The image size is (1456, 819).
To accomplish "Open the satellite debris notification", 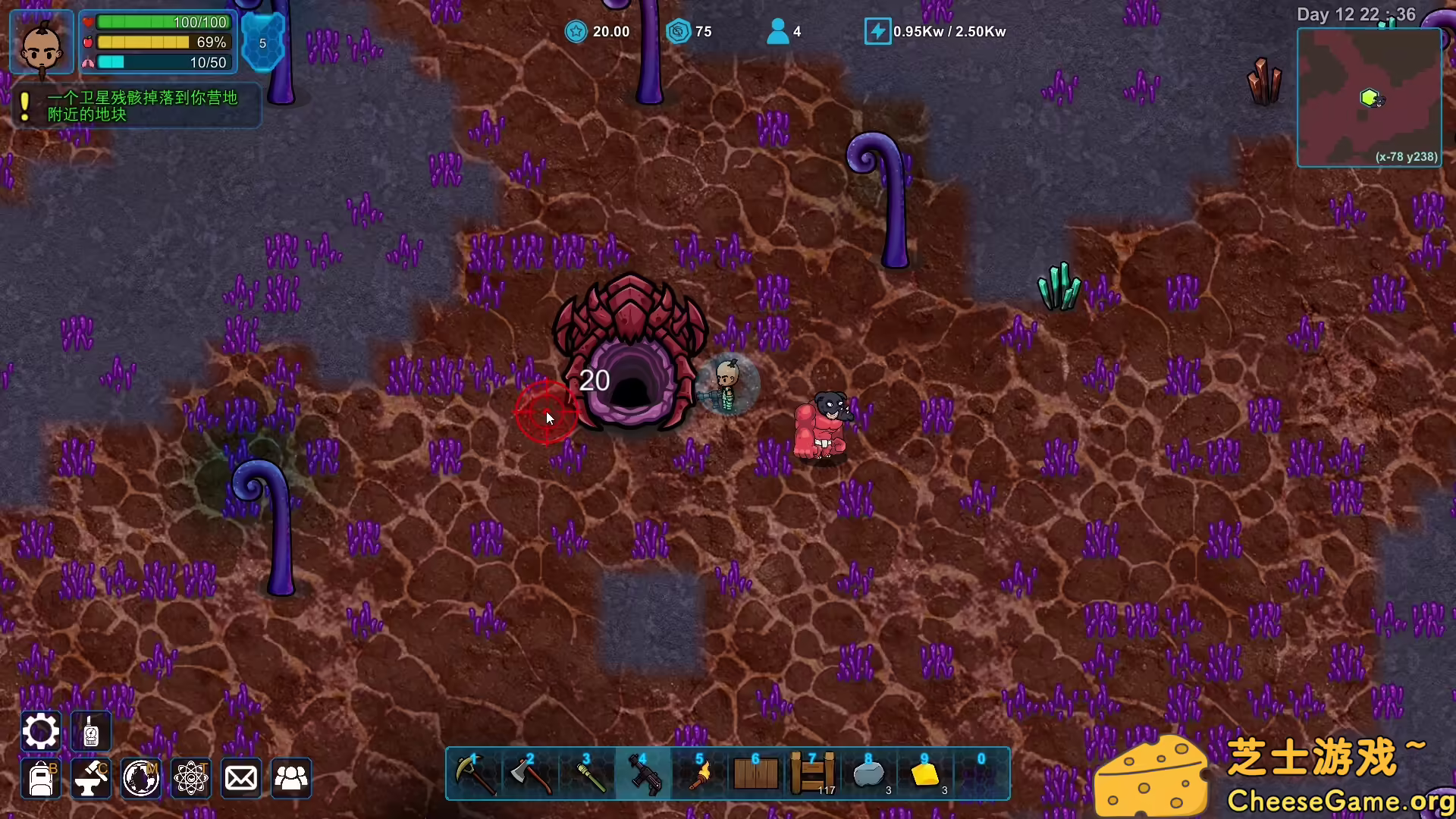I will [x=138, y=106].
